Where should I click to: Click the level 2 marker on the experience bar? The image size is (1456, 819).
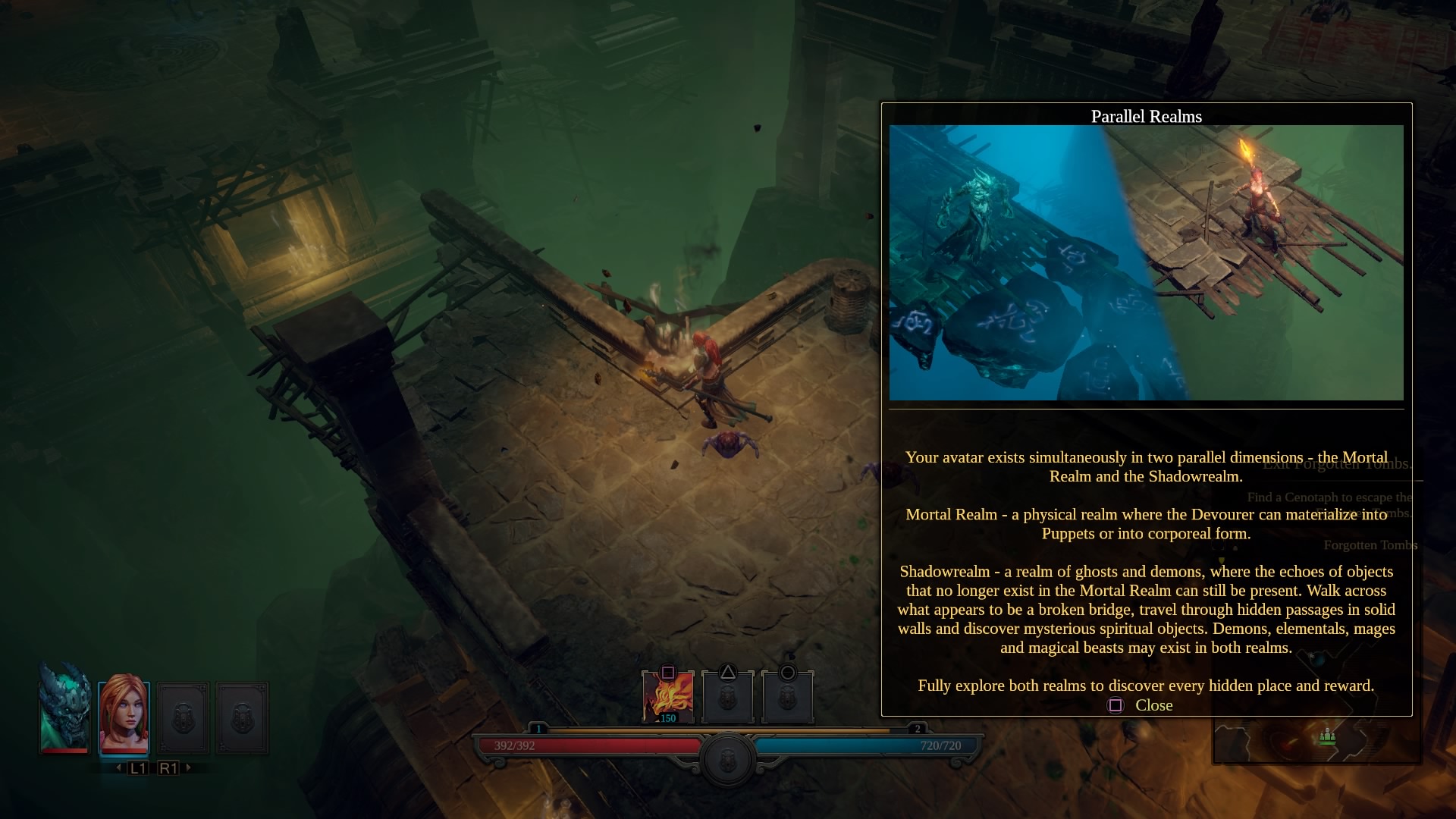point(919,726)
